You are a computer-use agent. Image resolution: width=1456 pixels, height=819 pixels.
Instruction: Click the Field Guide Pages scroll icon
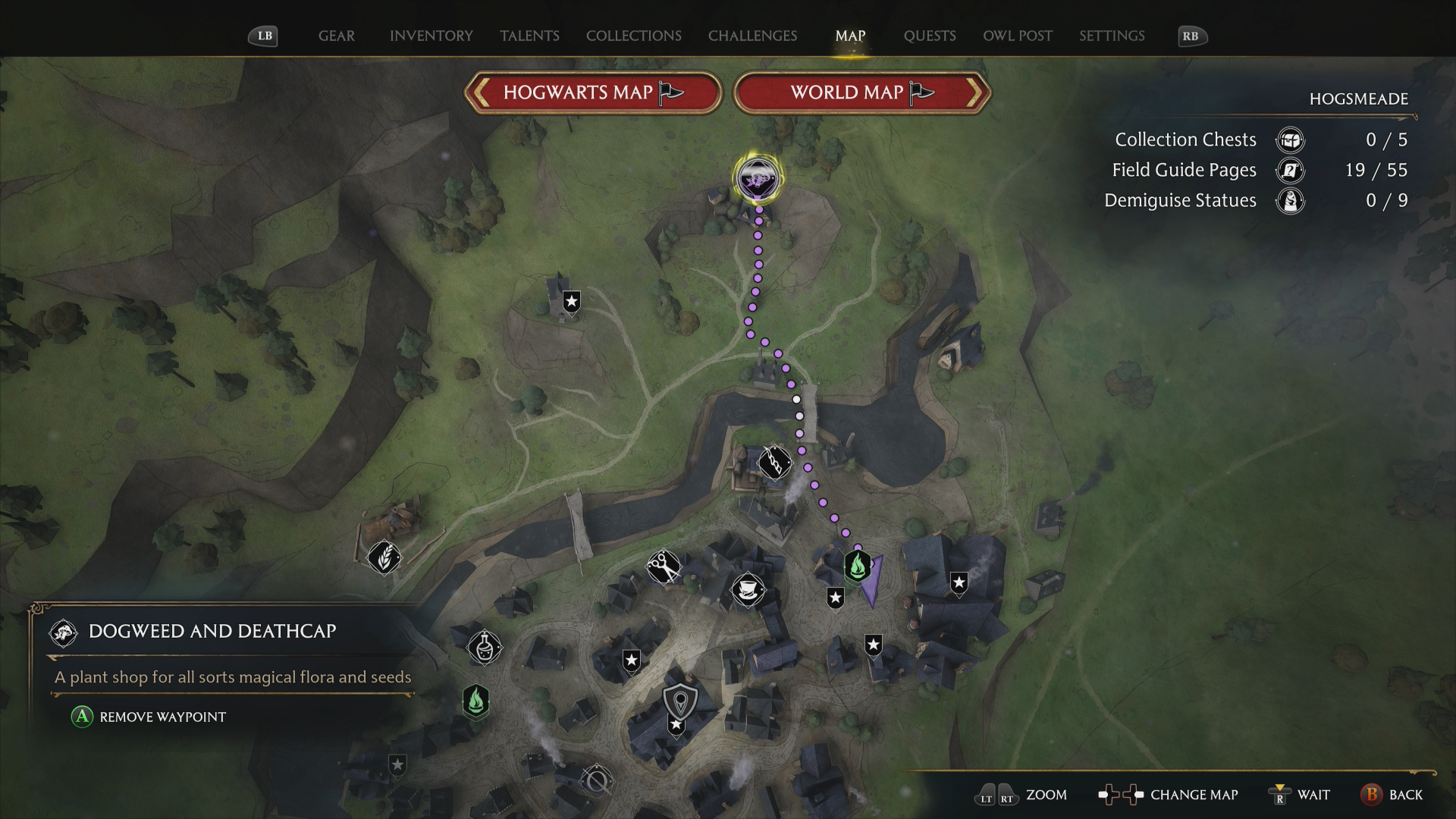pyautogui.click(x=1289, y=171)
